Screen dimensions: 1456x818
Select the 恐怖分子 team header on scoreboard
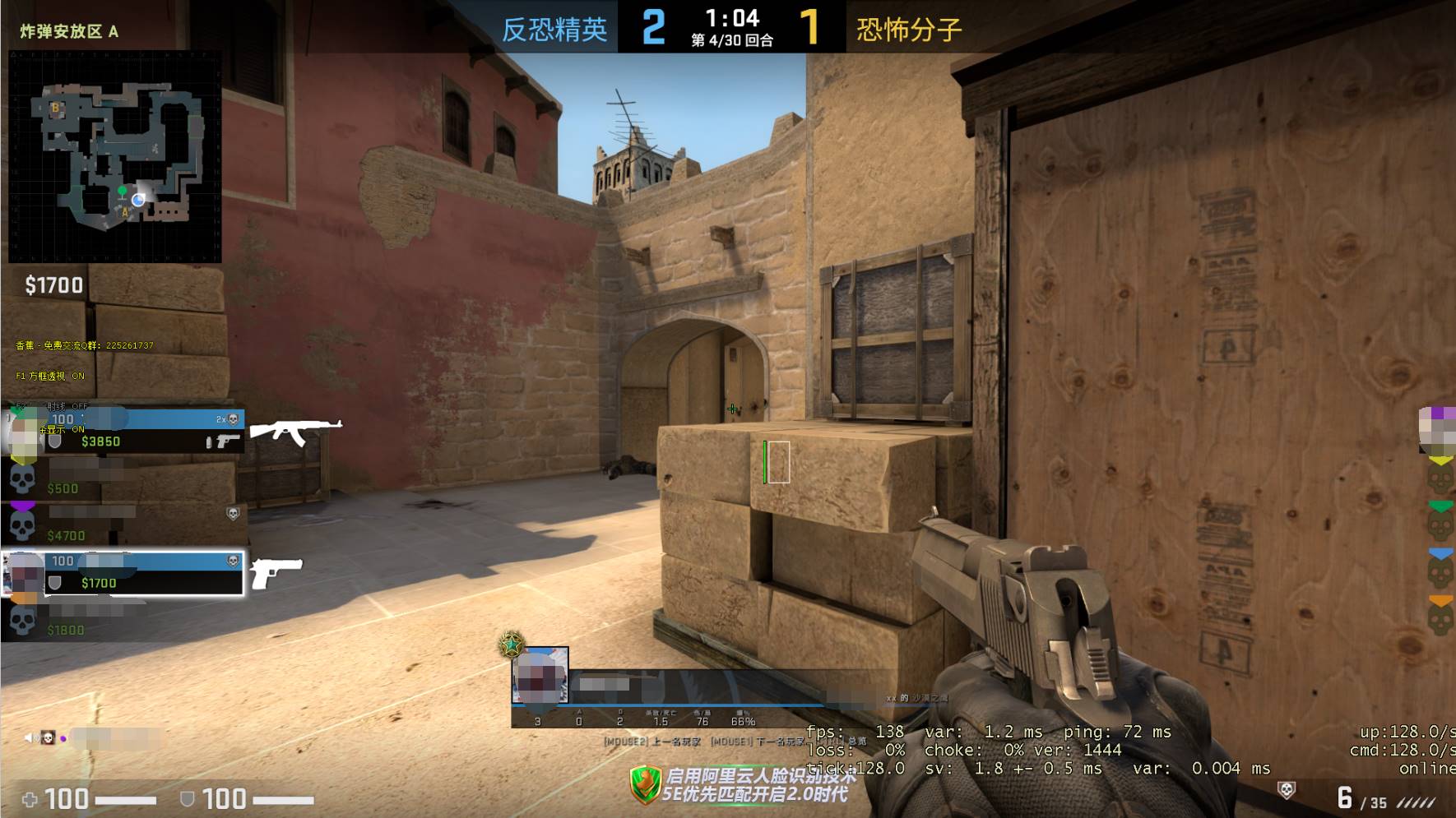point(907,26)
